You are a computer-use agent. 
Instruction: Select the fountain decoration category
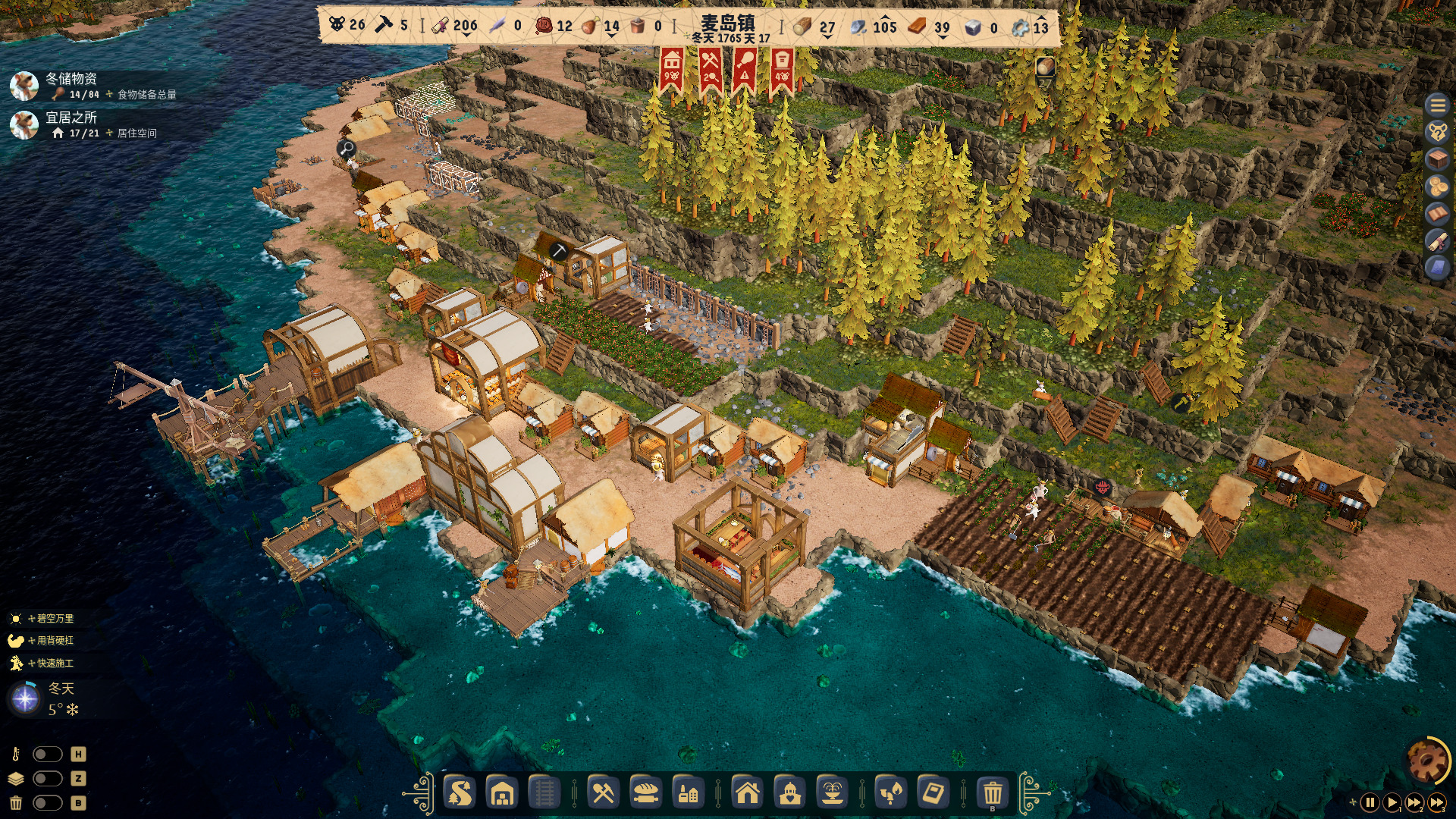pos(832,794)
